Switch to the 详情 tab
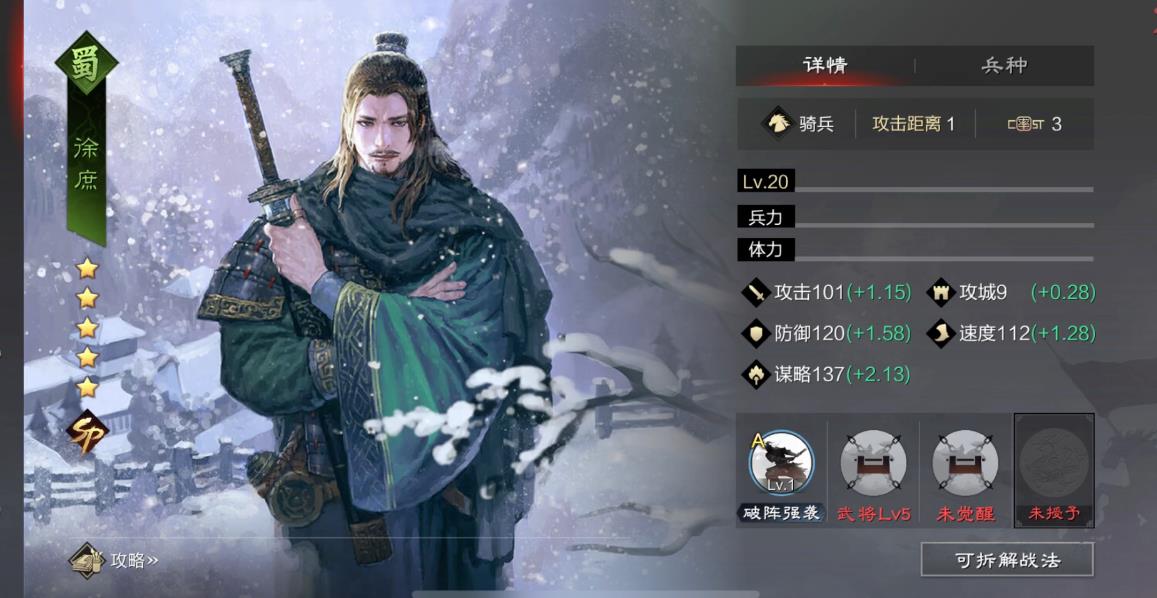 pyautogui.click(x=825, y=66)
